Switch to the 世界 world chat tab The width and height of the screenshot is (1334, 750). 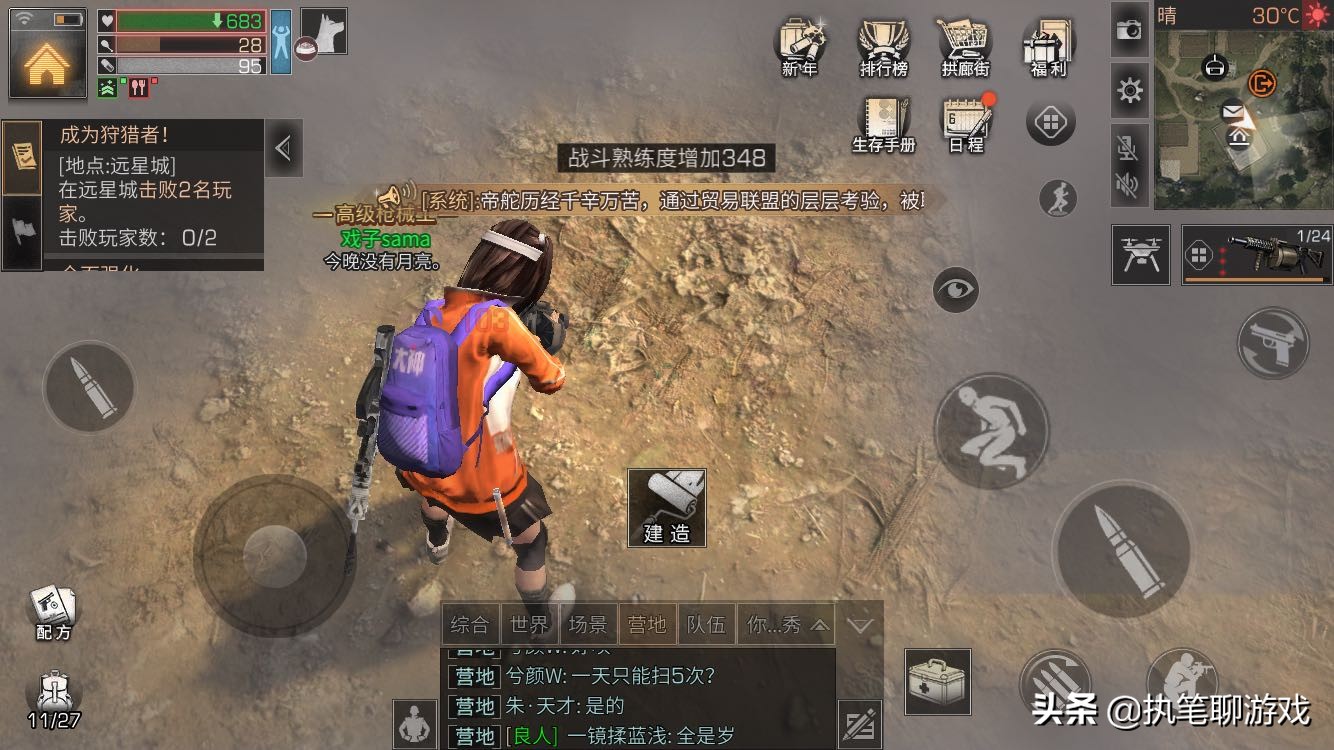pyautogui.click(x=530, y=624)
